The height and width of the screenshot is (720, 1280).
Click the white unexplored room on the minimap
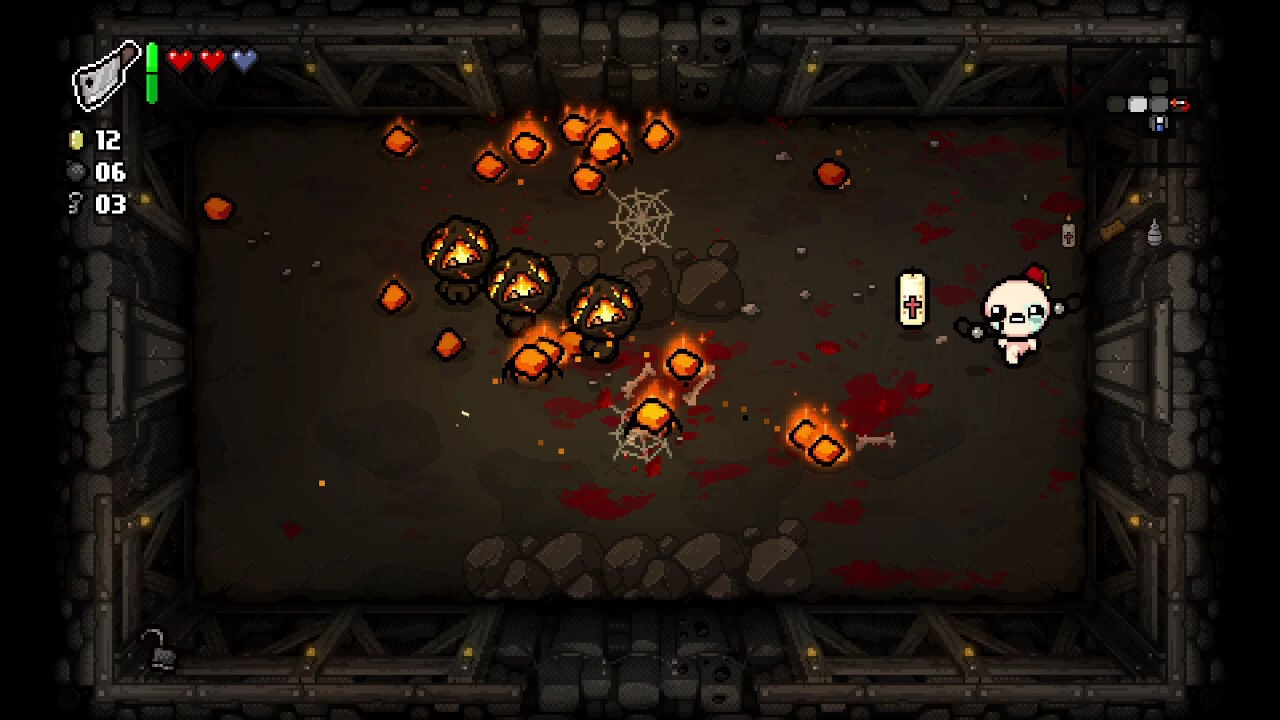(1137, 103)
